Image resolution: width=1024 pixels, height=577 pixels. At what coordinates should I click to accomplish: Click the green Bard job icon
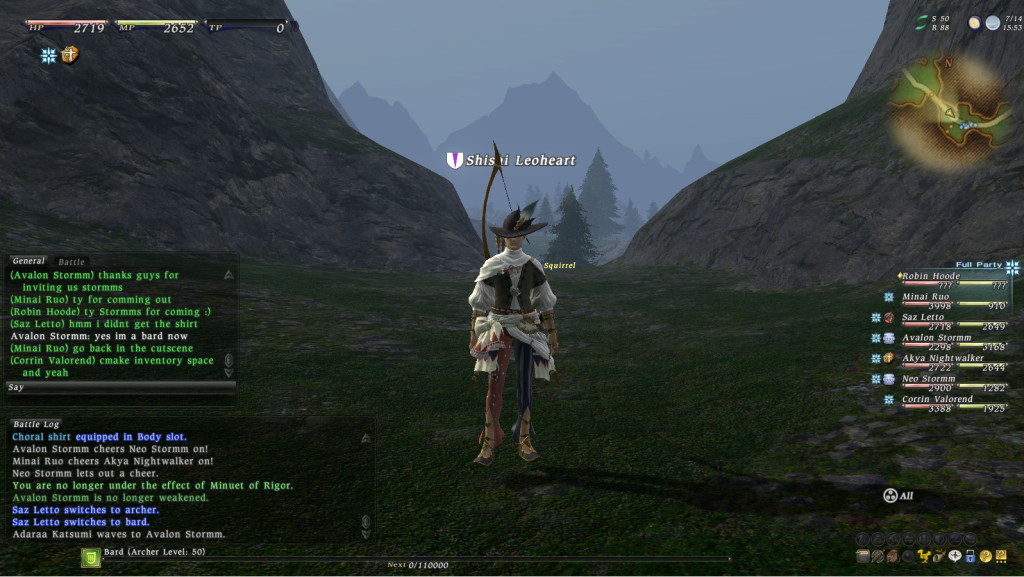tap(90, 557)
